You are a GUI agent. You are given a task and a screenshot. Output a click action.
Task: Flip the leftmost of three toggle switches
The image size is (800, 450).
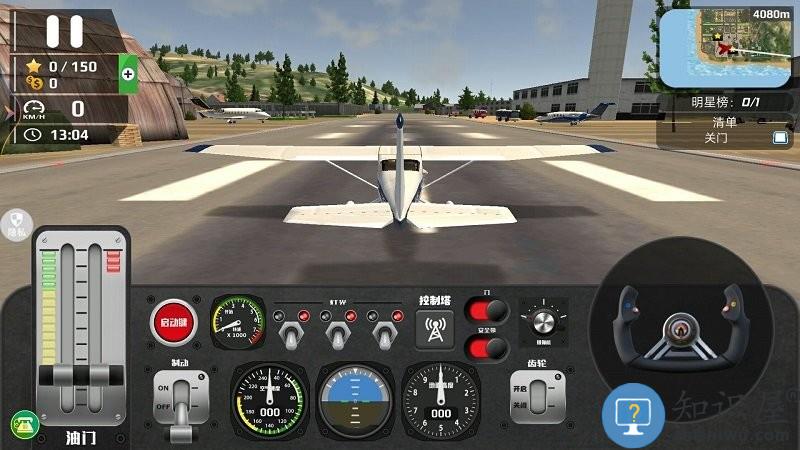coord(293,331)
